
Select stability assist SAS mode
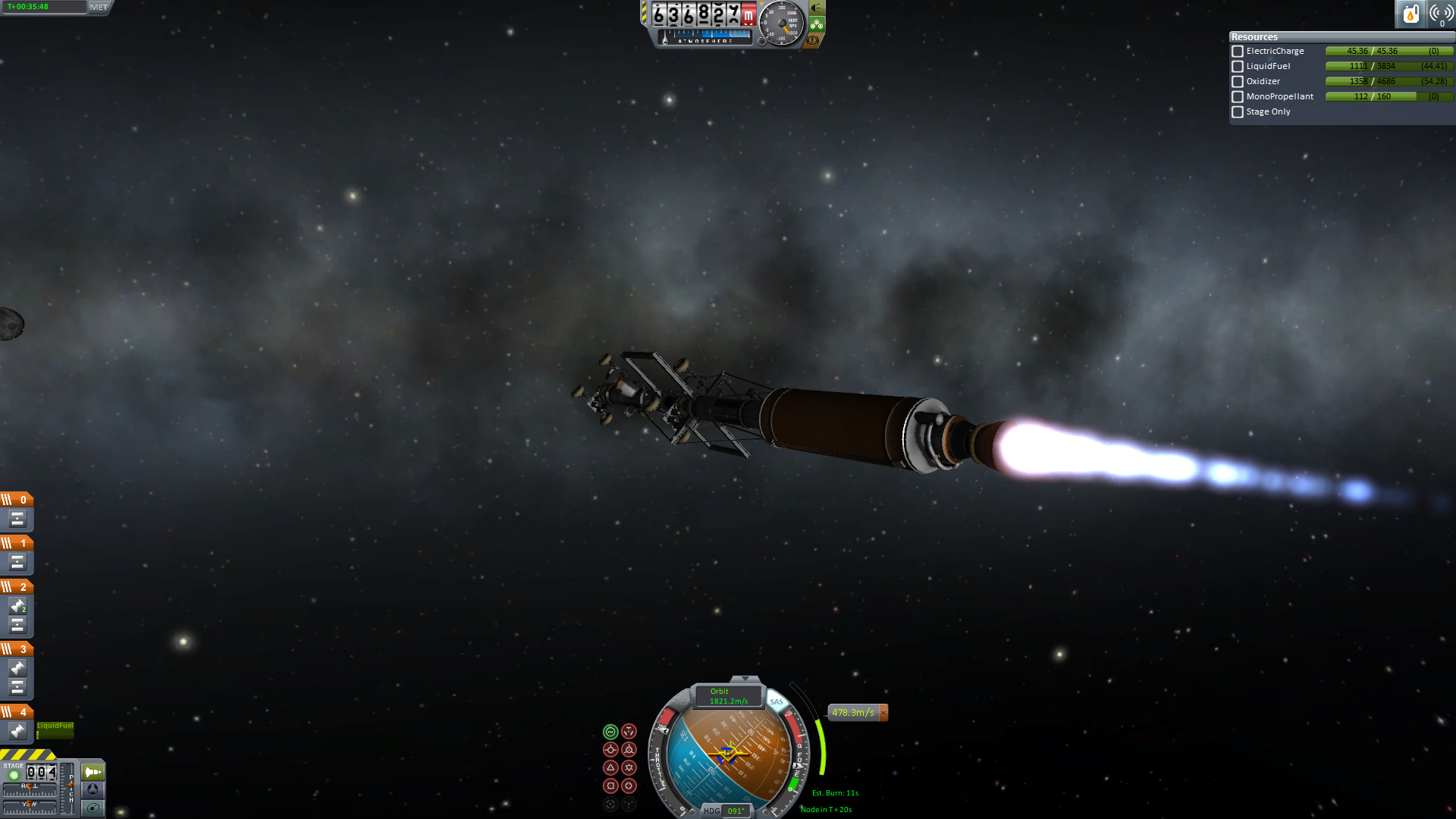tap(610, 732)
